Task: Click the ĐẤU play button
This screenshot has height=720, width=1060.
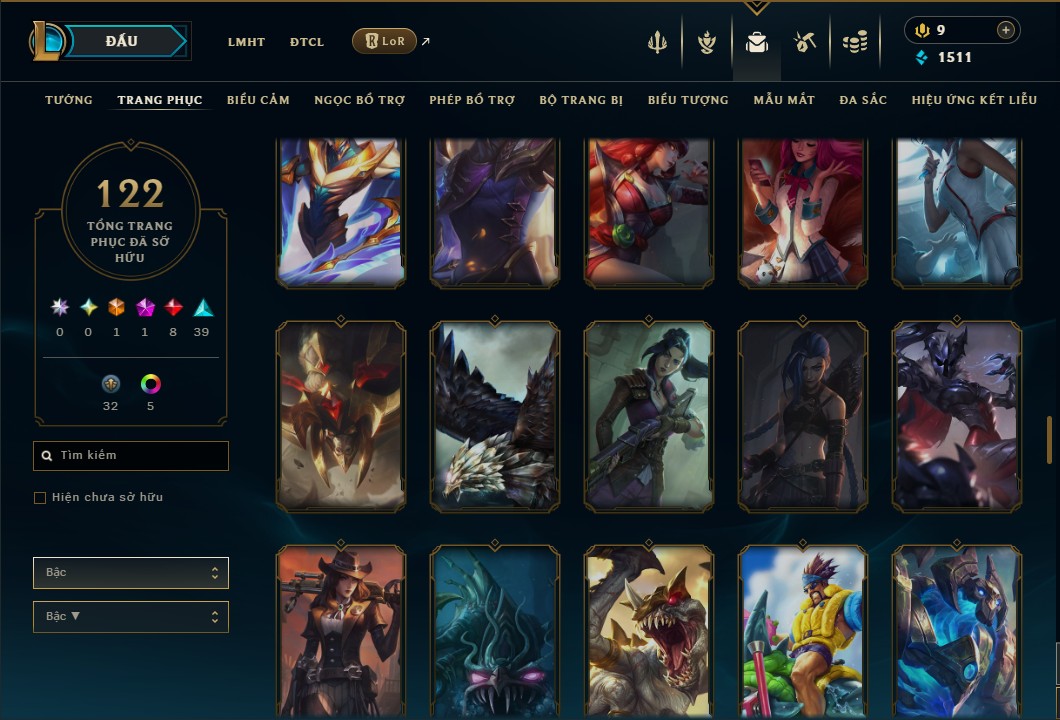Action: pos(122,41)
